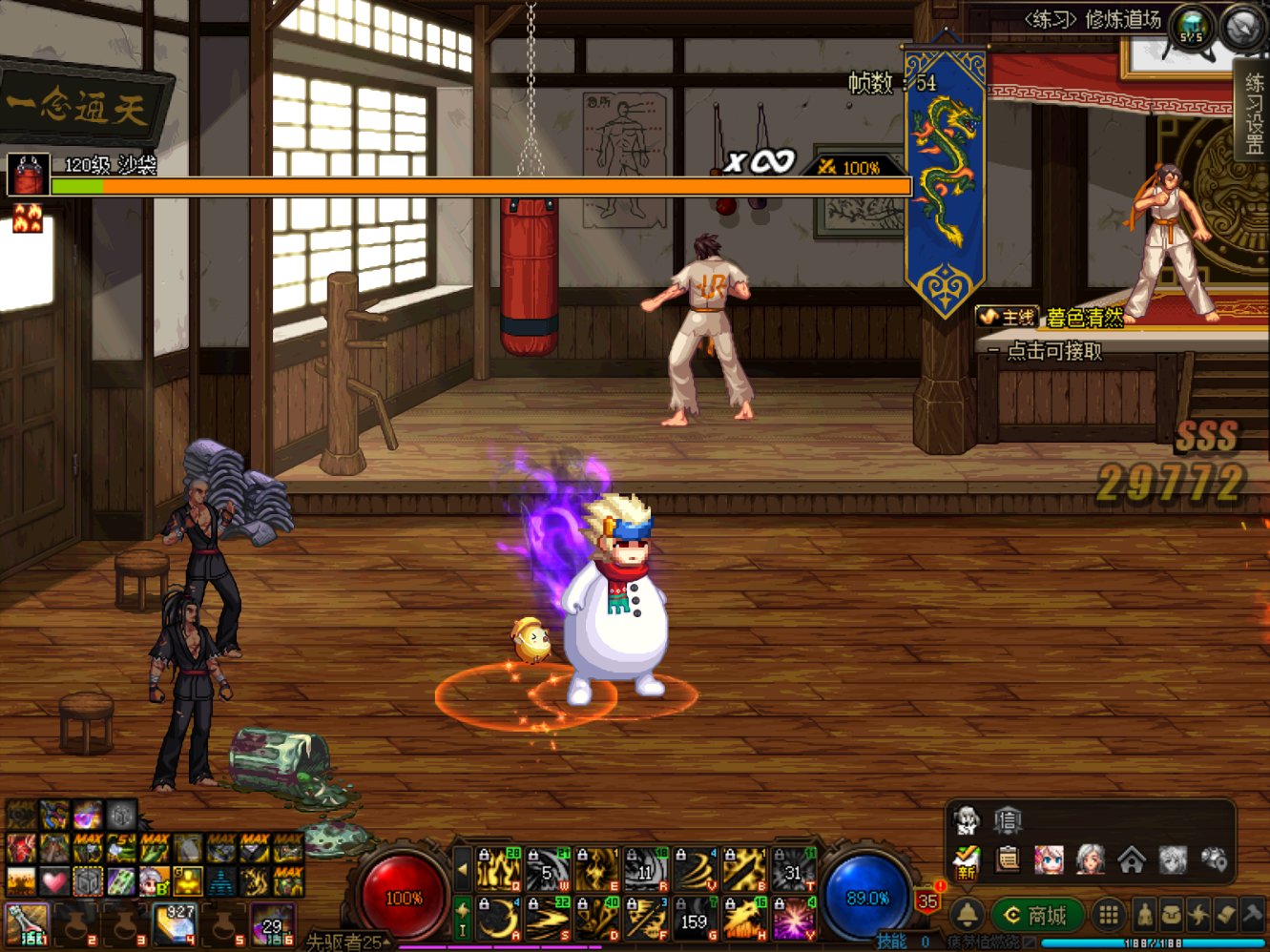
Task: Open the home icon in the menu panel
Action: [x=1133, y=861]
